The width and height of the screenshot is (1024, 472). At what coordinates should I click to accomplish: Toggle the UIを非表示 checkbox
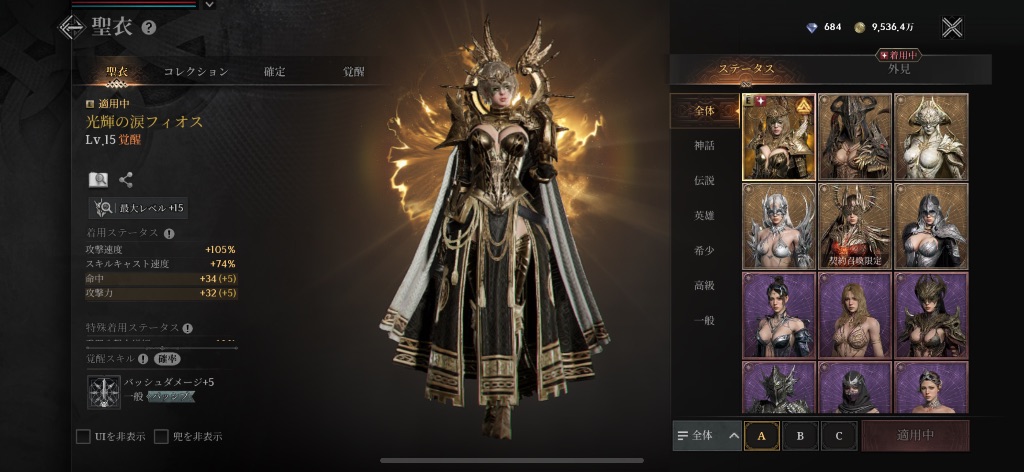point(84,436)
